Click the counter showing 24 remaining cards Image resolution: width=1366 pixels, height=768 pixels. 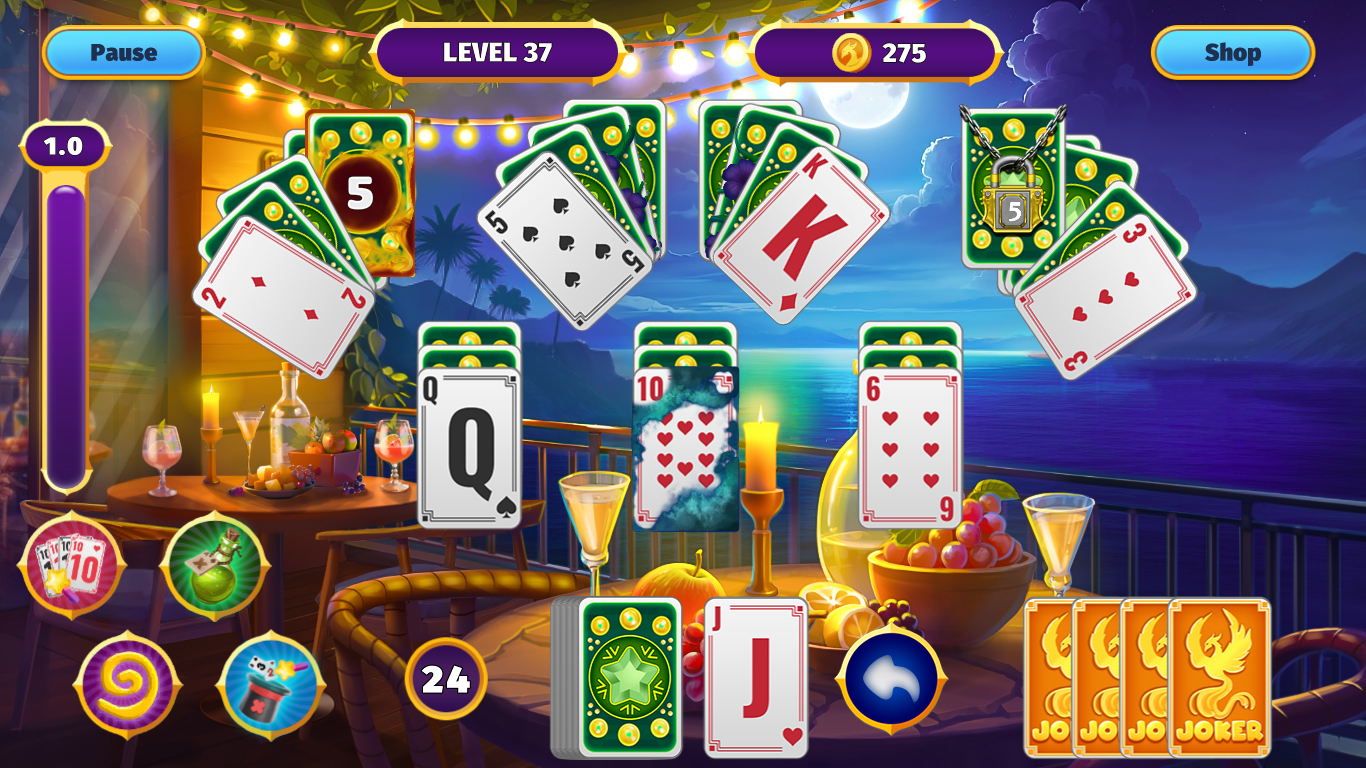point(448,678)
